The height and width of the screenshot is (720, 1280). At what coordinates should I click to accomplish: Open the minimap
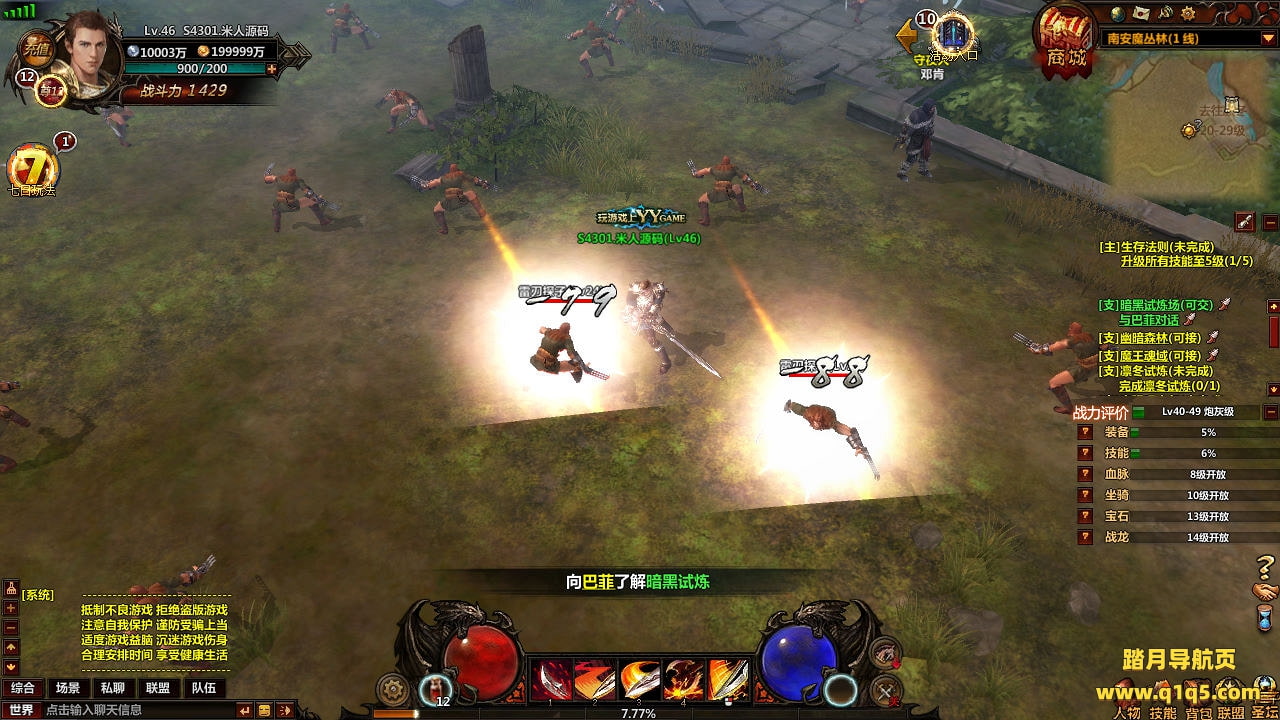coord(1190,125)
